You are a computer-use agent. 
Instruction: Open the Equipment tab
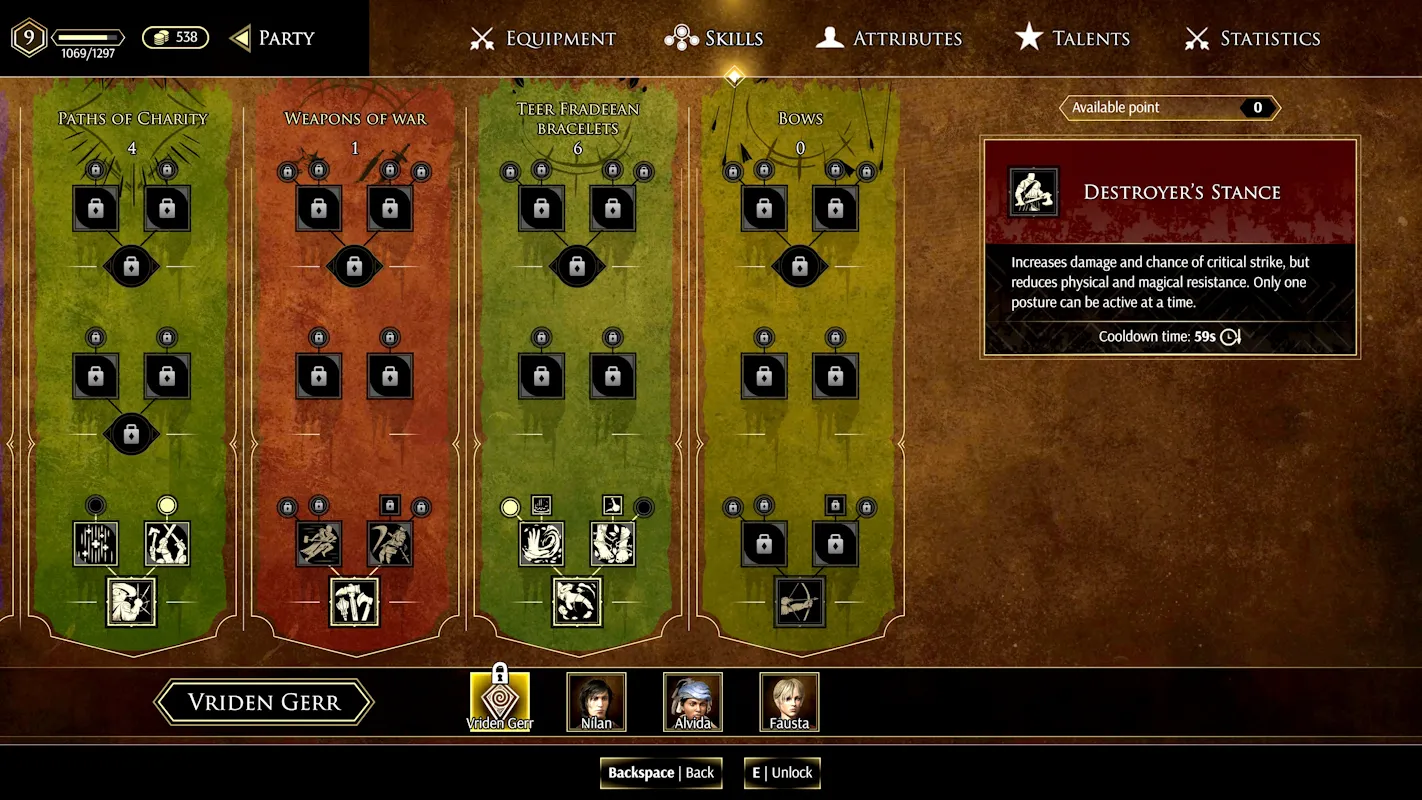pos(543,39)
